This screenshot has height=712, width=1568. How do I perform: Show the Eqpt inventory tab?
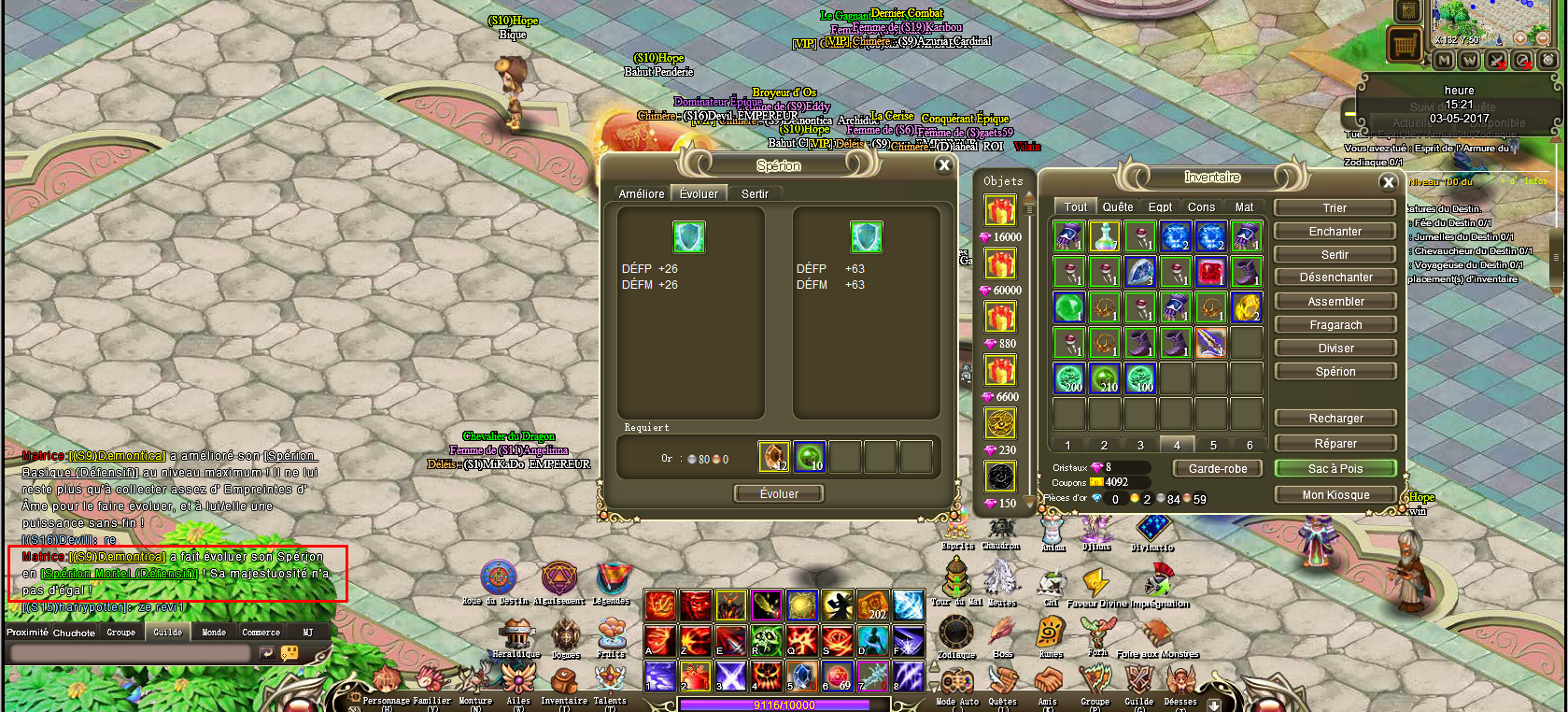[x=1160, y=206]
